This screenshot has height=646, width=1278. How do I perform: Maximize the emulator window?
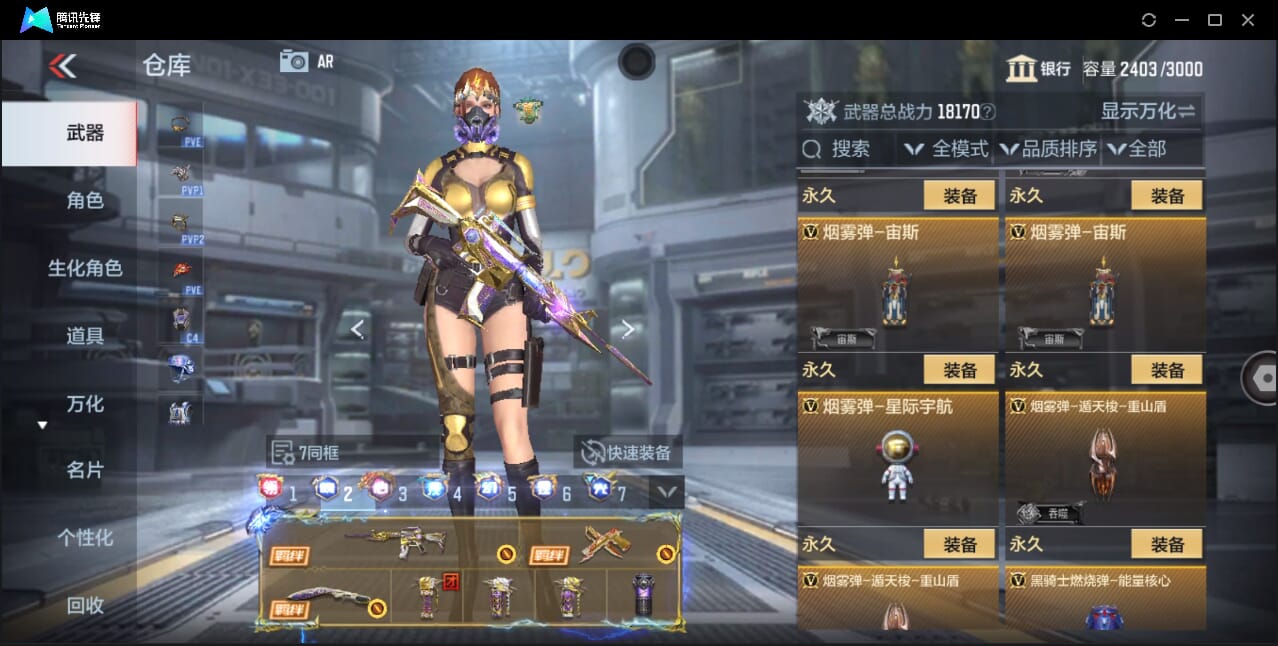[x=1214, y=20]
